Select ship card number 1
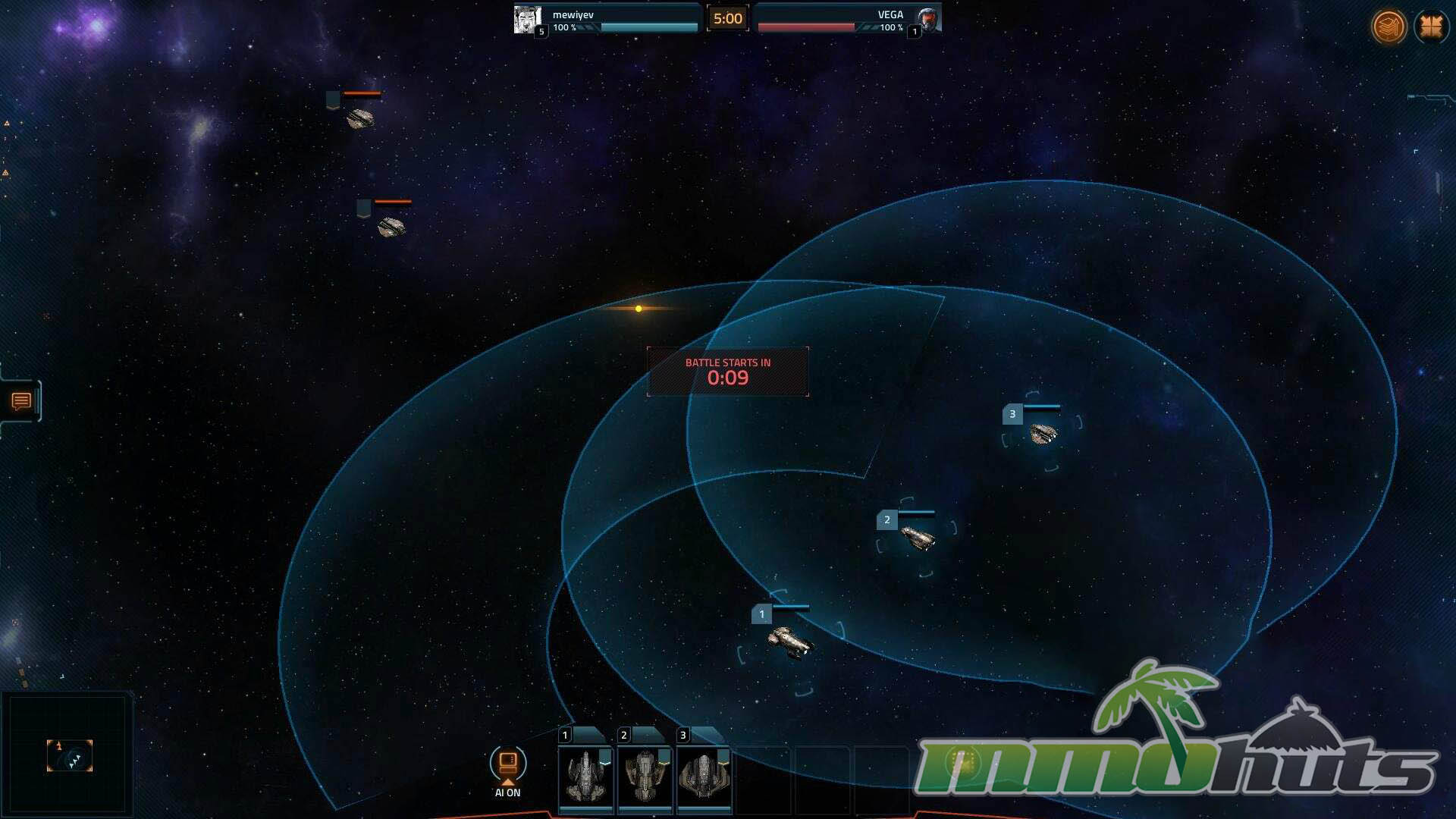The height and width of the screenshot is (819, 1456). (585, 775)
